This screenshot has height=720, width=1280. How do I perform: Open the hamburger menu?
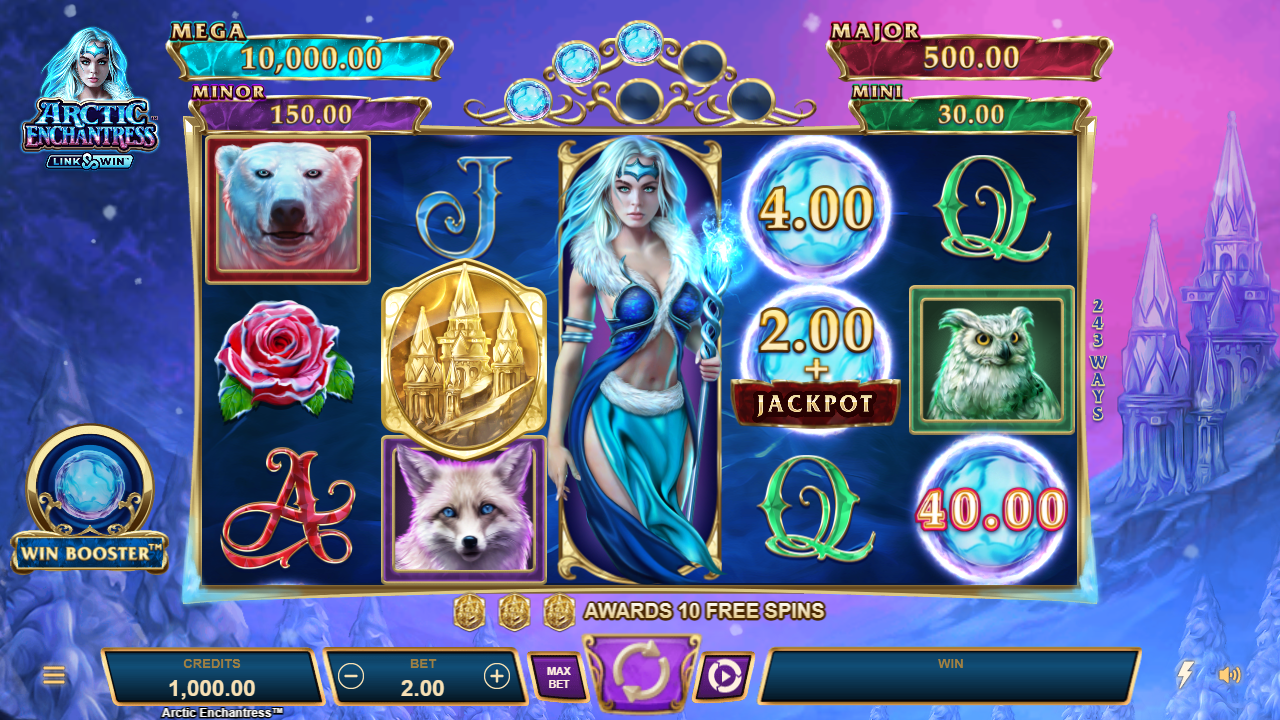pyautogui.click(x=54, y=676)
